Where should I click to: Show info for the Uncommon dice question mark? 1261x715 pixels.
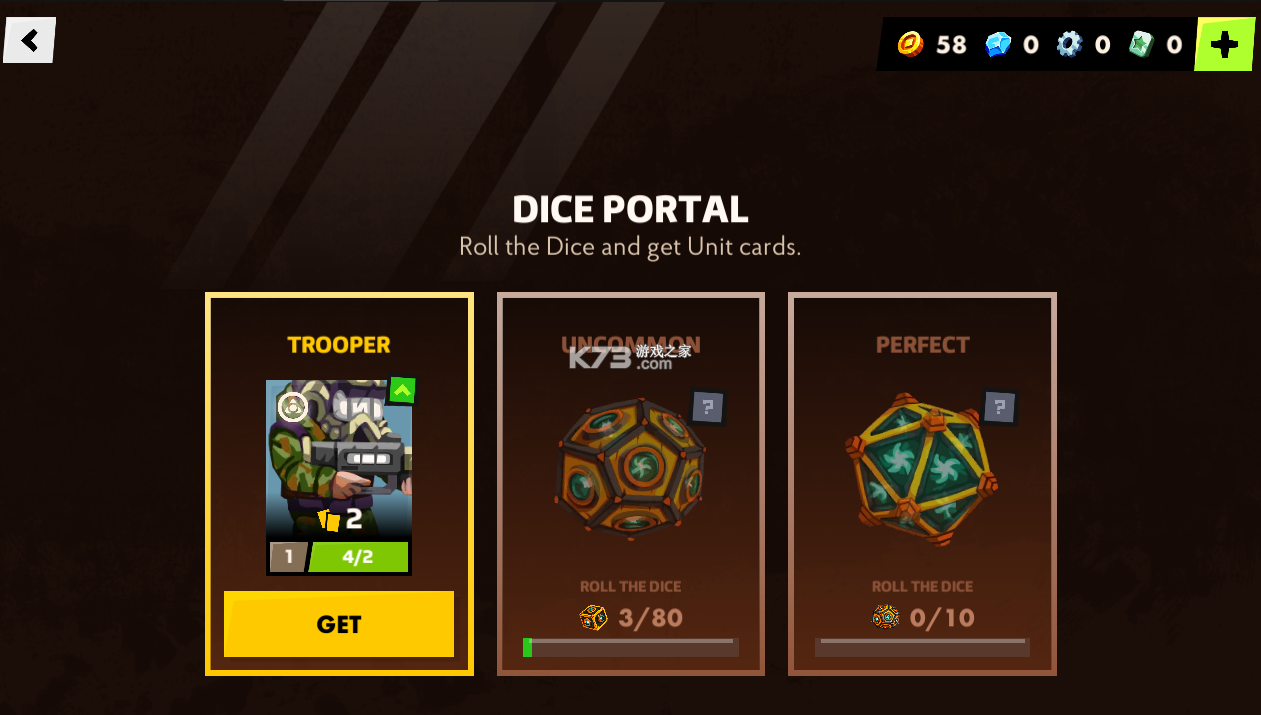[708, 407]
